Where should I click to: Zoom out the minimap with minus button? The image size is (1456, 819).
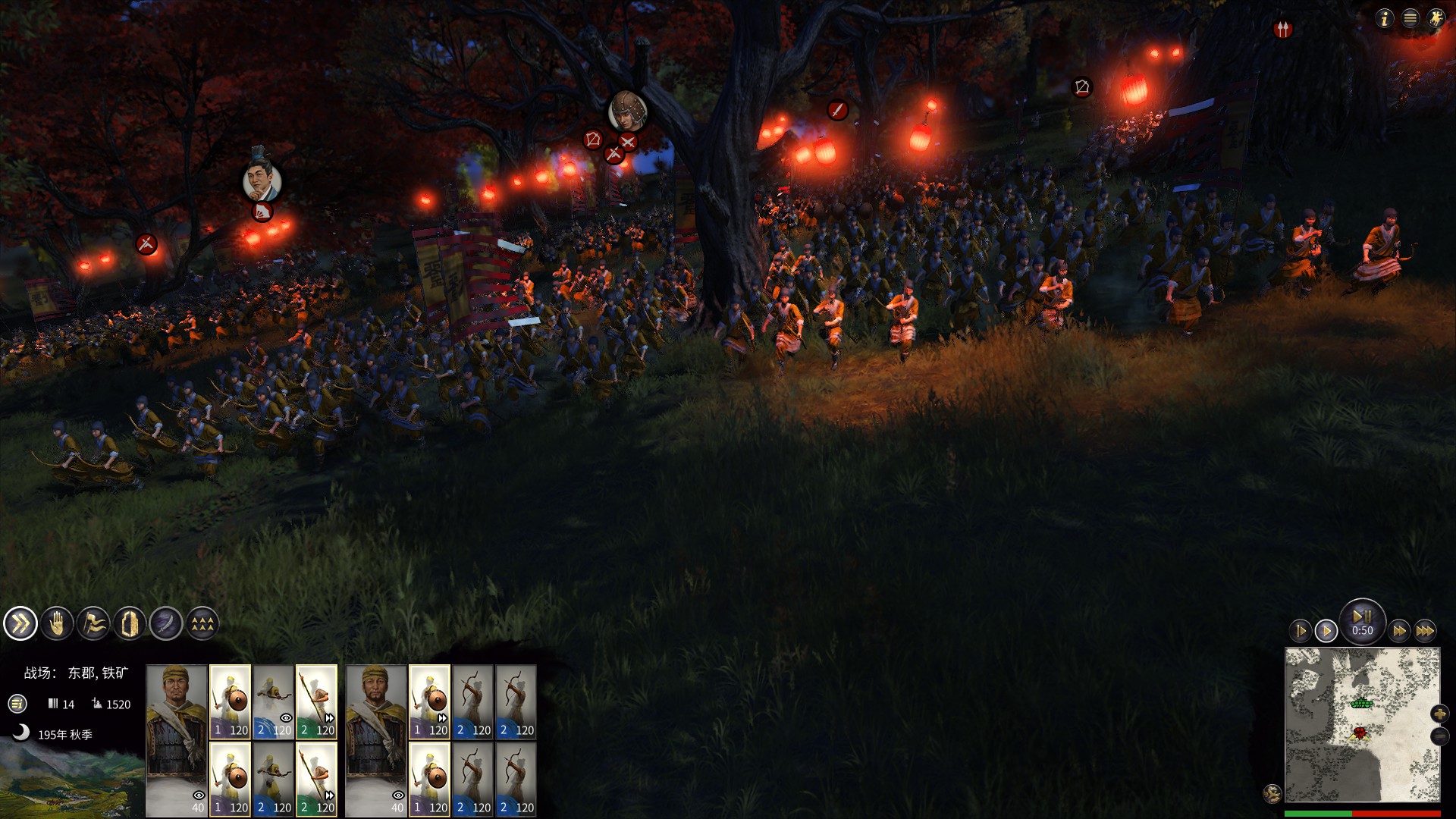(1439, 736)
